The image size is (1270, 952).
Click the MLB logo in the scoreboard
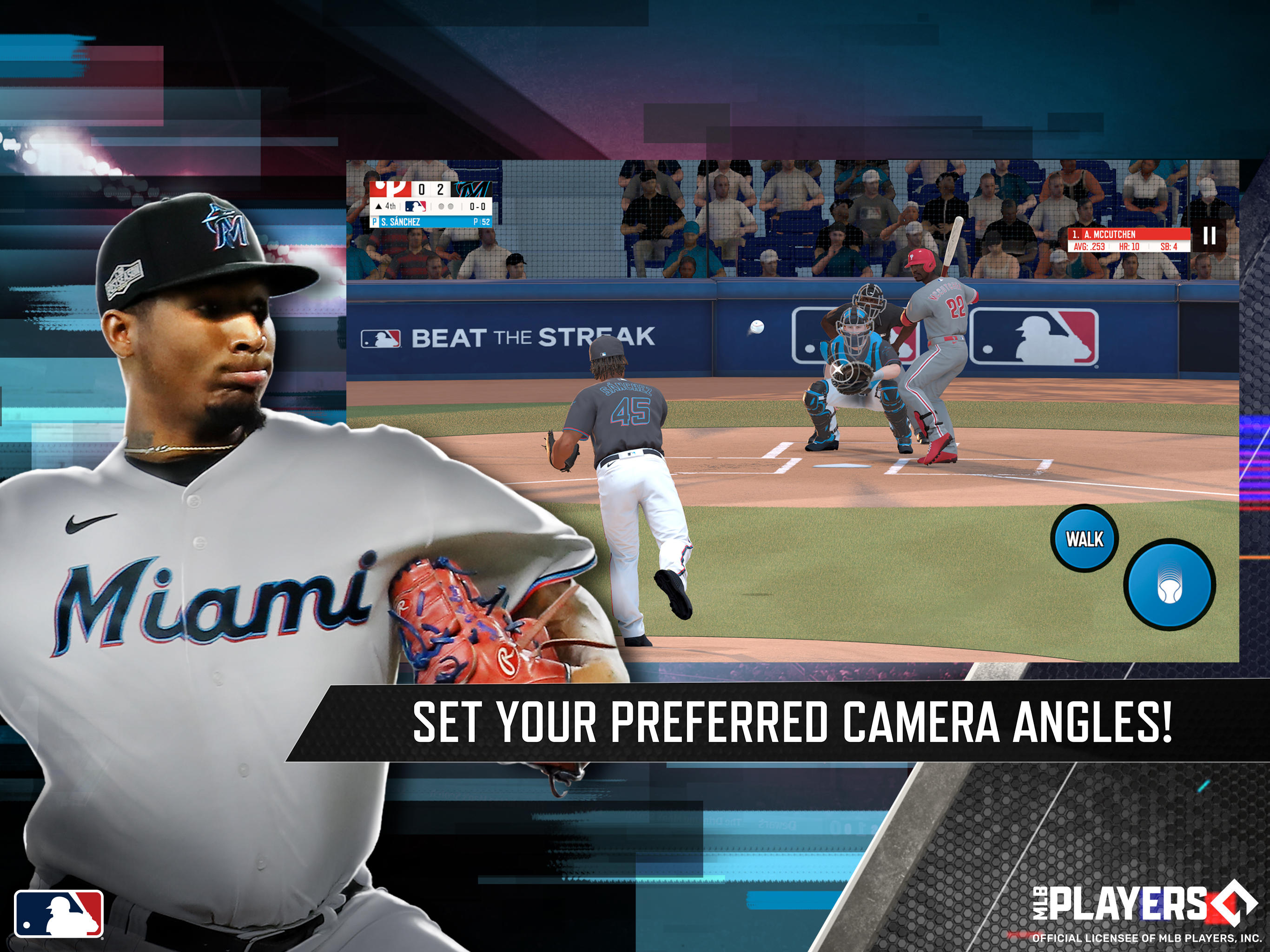416,207
